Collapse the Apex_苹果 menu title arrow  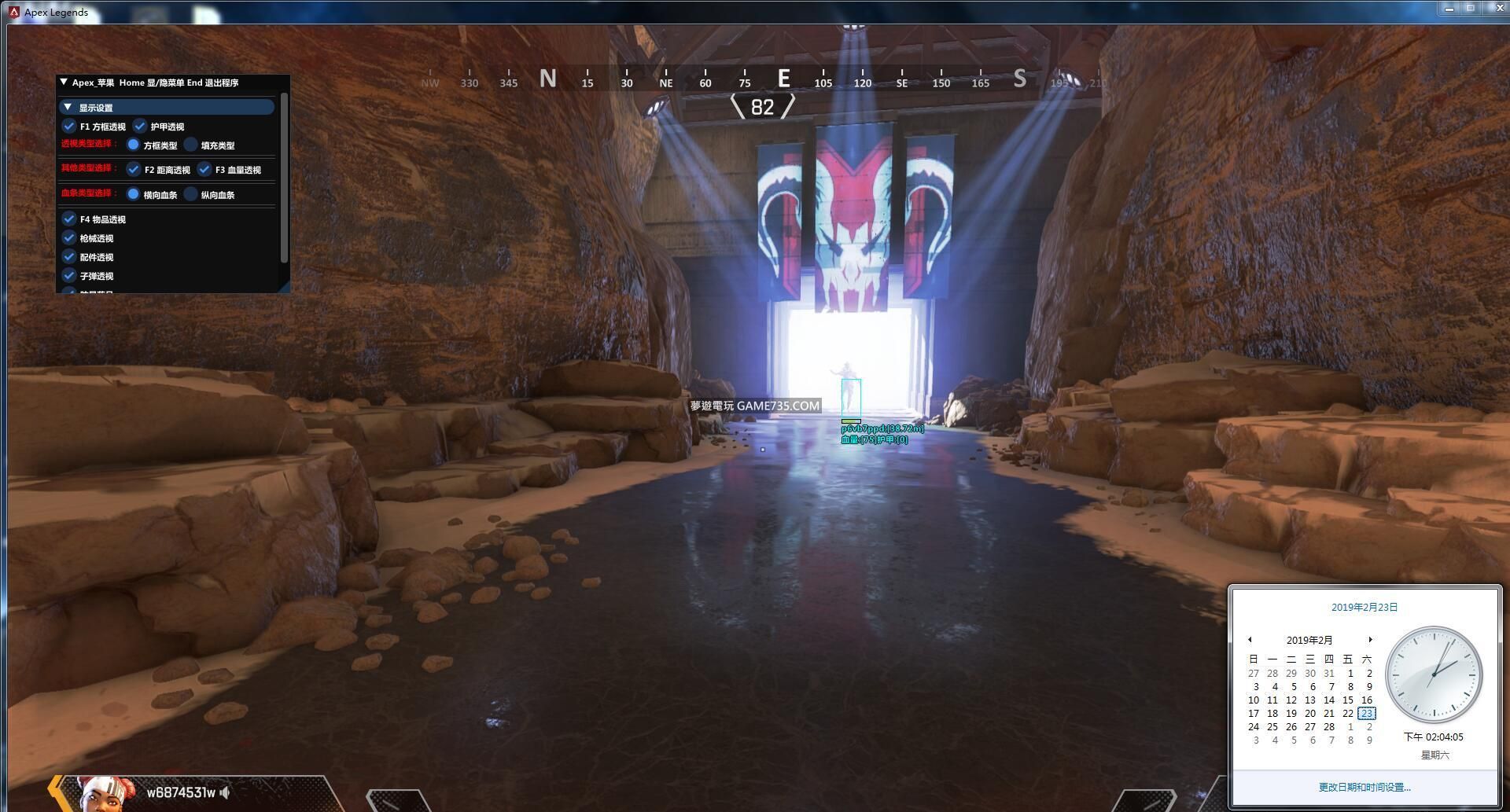[x=64, y=82]
